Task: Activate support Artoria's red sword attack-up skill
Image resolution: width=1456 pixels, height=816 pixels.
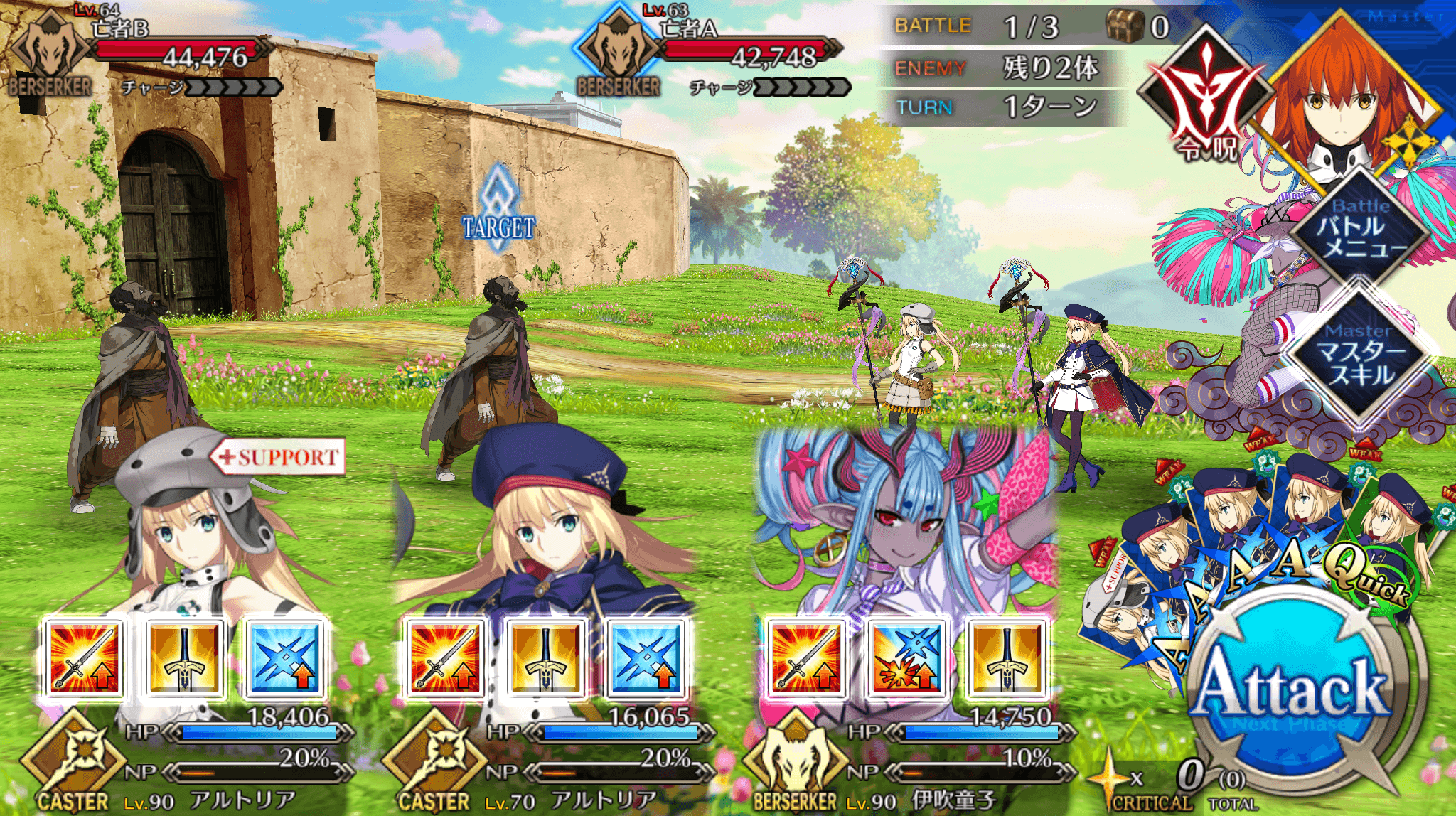Action: coord(84,657)
